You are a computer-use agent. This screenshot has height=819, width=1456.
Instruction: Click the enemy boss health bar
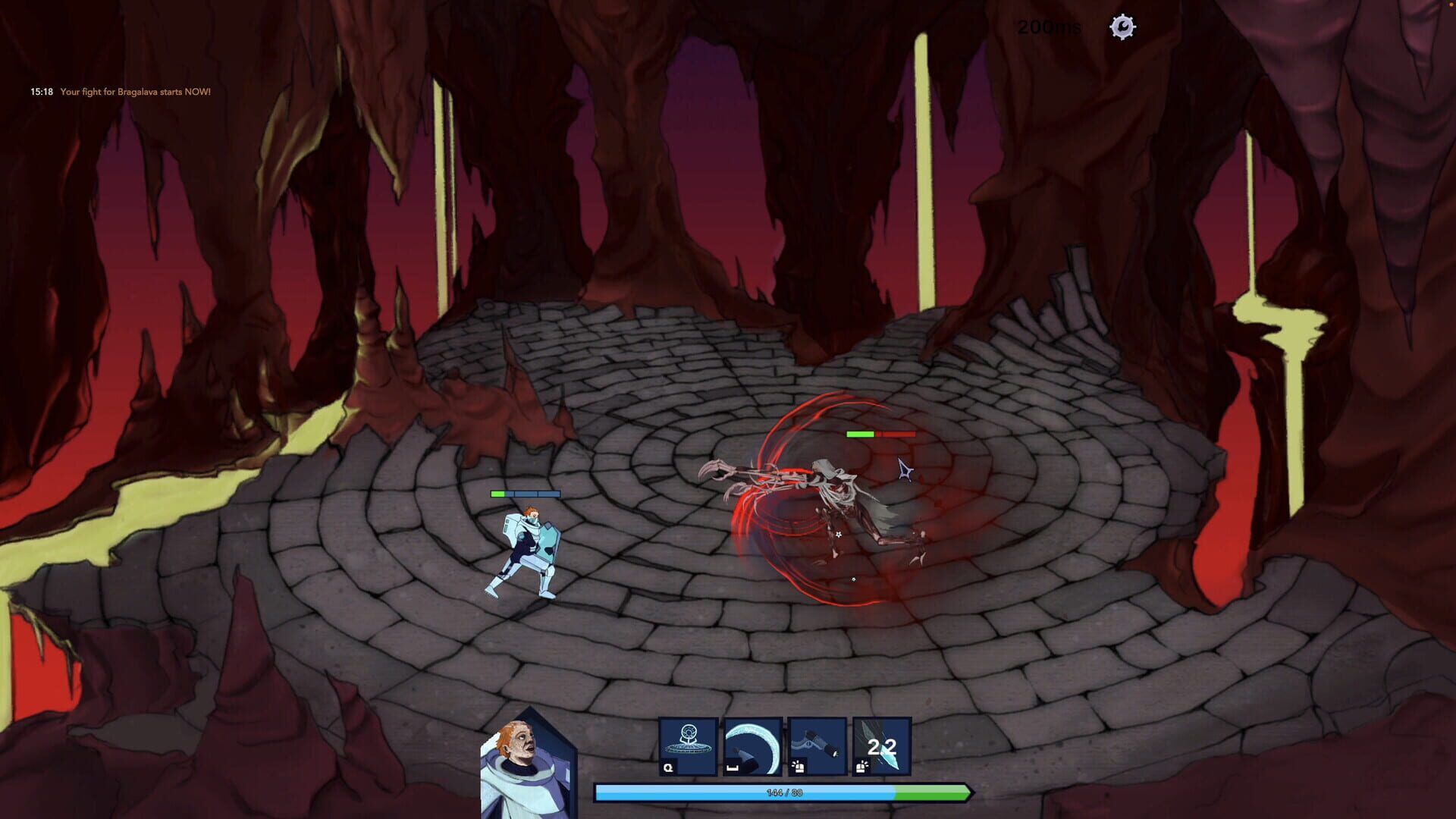(880, 435)
